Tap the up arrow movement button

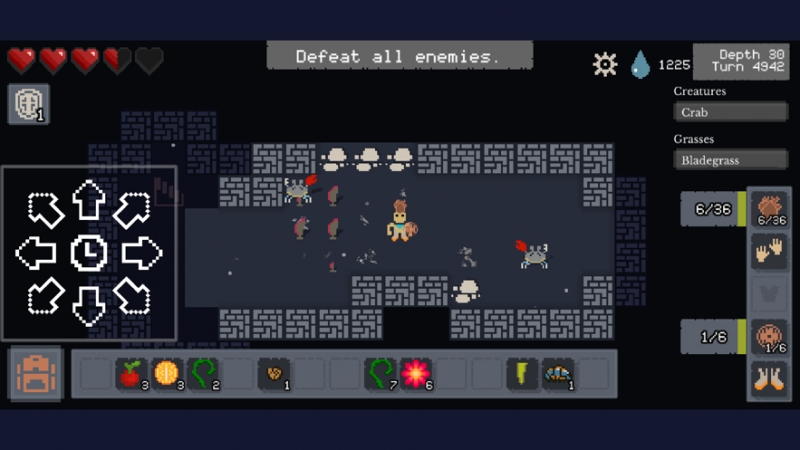coord(89,201)
